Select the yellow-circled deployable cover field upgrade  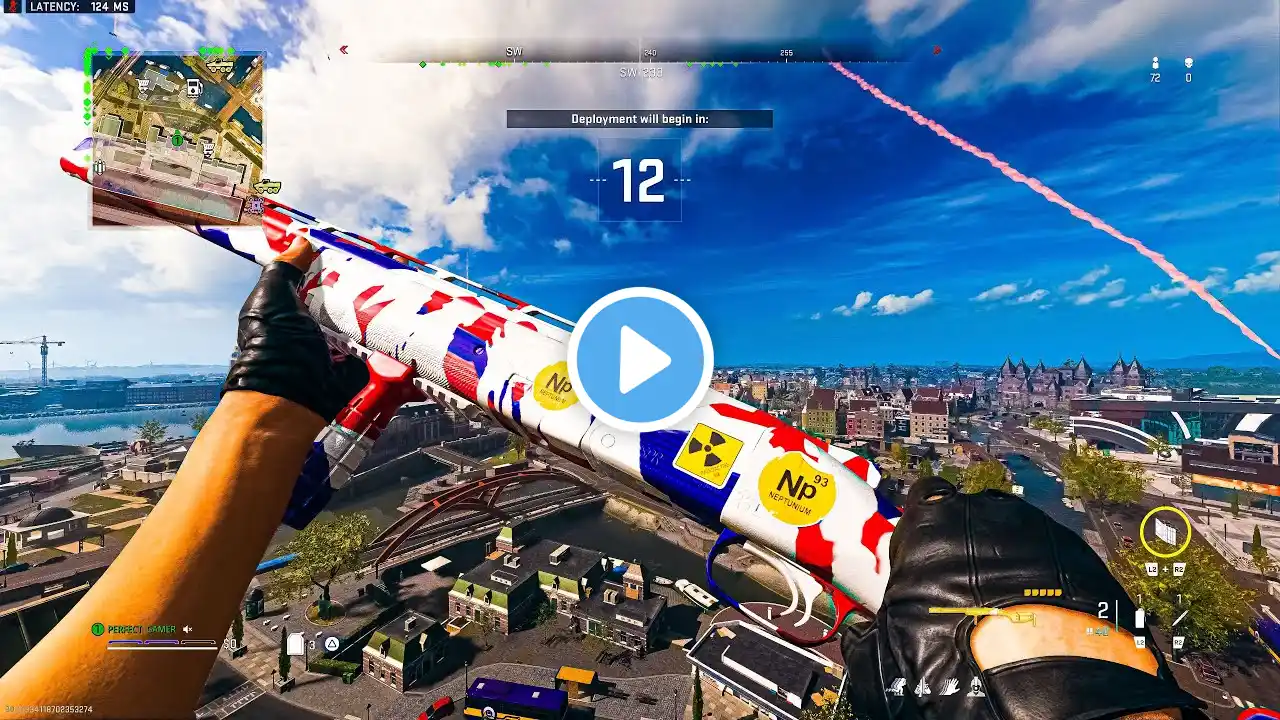[x=1165, y=531]
